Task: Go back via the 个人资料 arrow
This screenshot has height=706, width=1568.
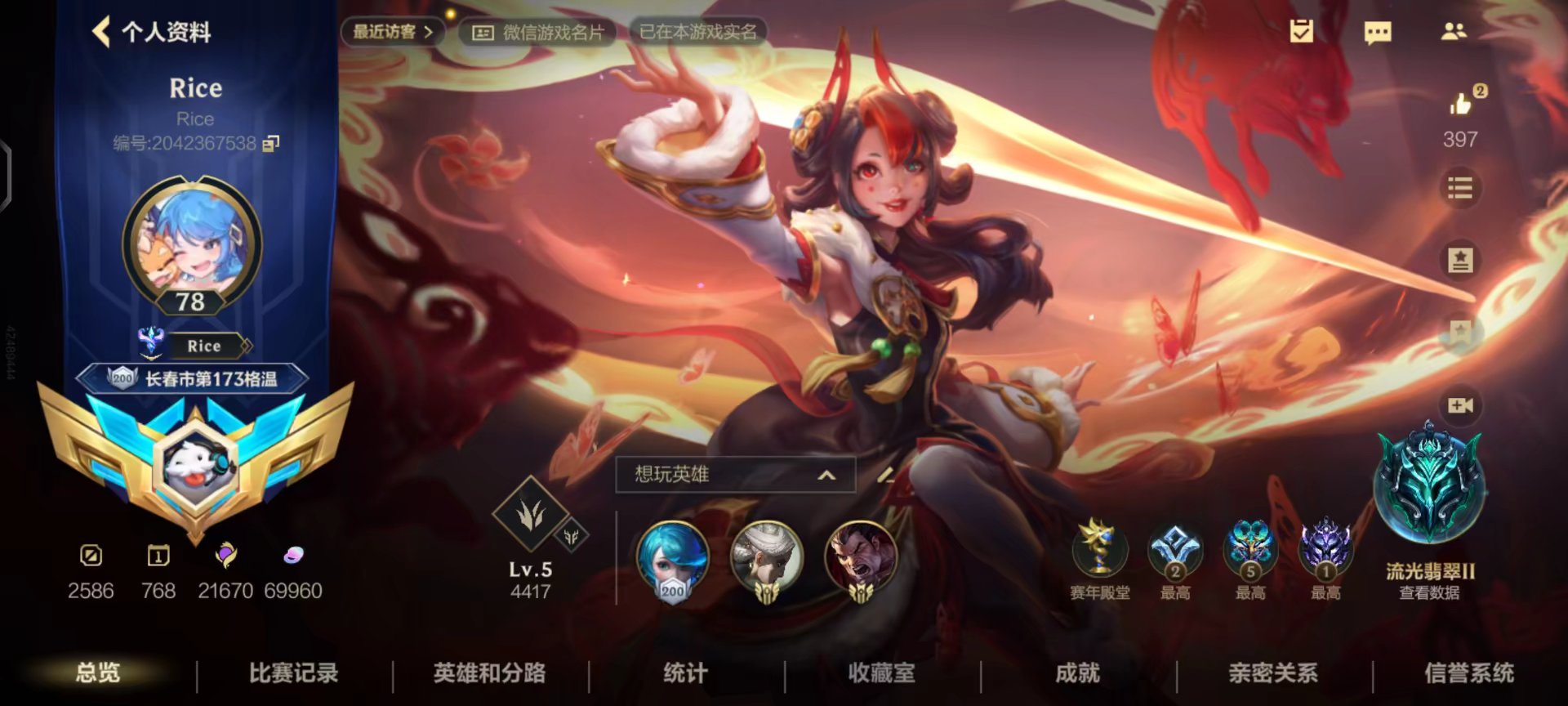Action: click(x=98, y=33)
